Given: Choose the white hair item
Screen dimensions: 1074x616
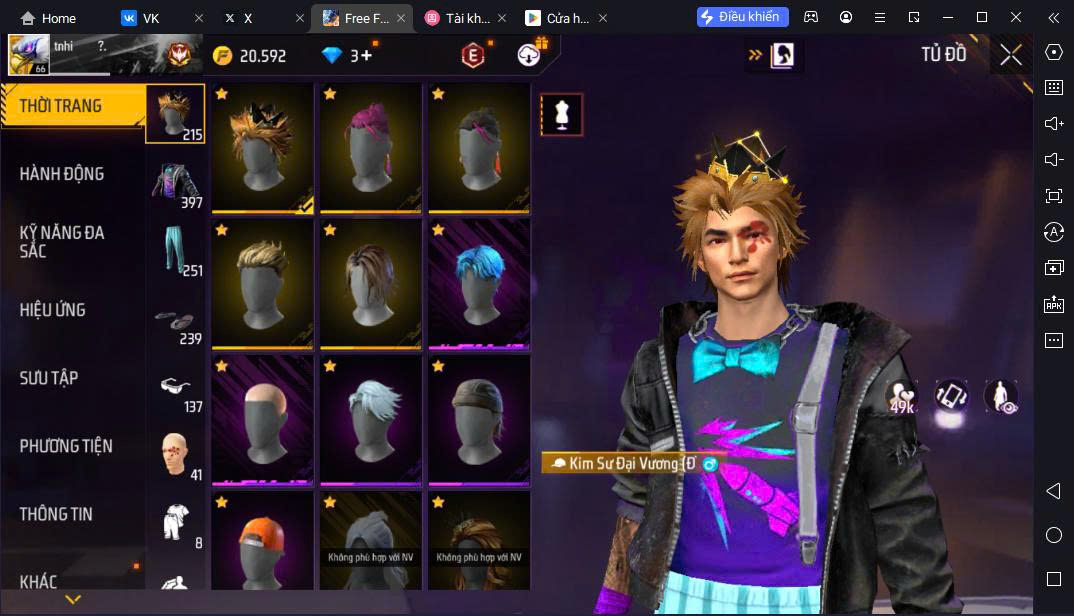Looking at the screenshot, I should 370,420.
